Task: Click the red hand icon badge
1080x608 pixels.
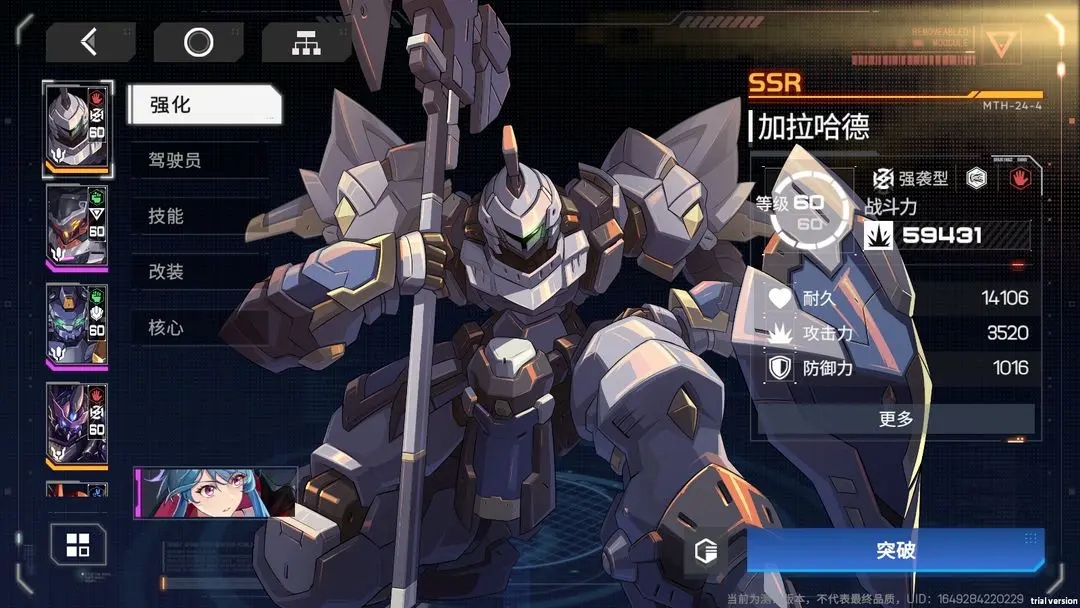Action: pyautogui.click(x=1021, y=179)
